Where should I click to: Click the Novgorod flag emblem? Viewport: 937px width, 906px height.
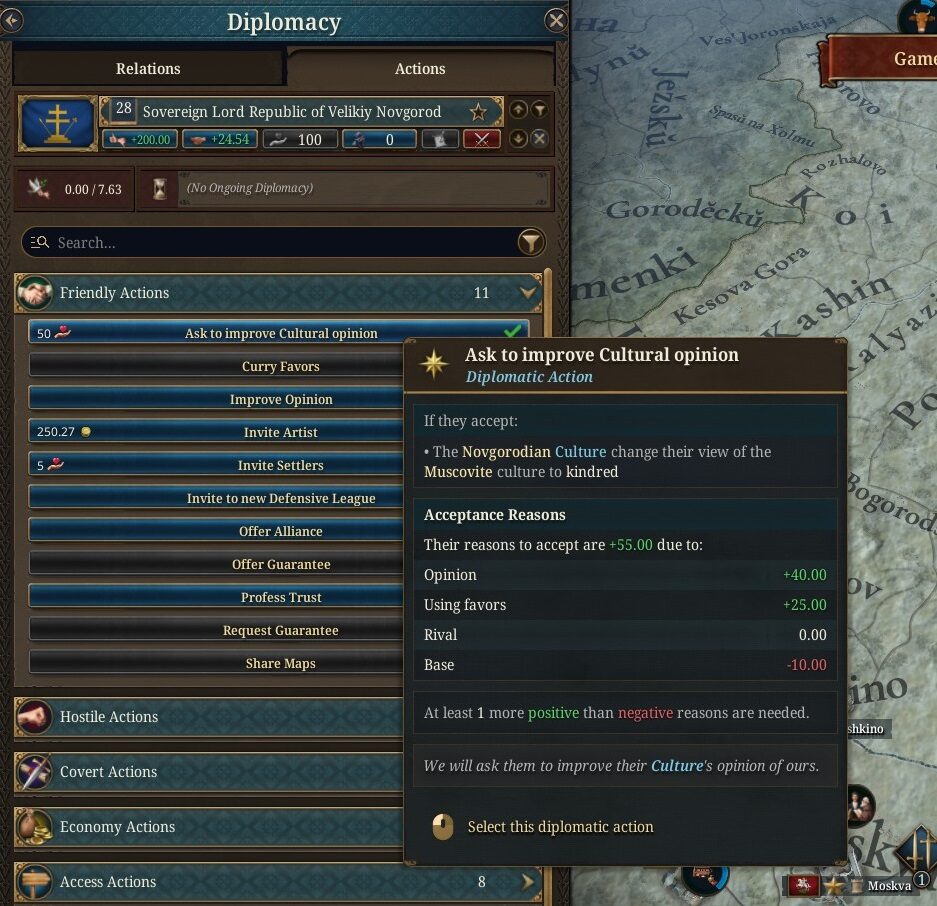(57, 124)
